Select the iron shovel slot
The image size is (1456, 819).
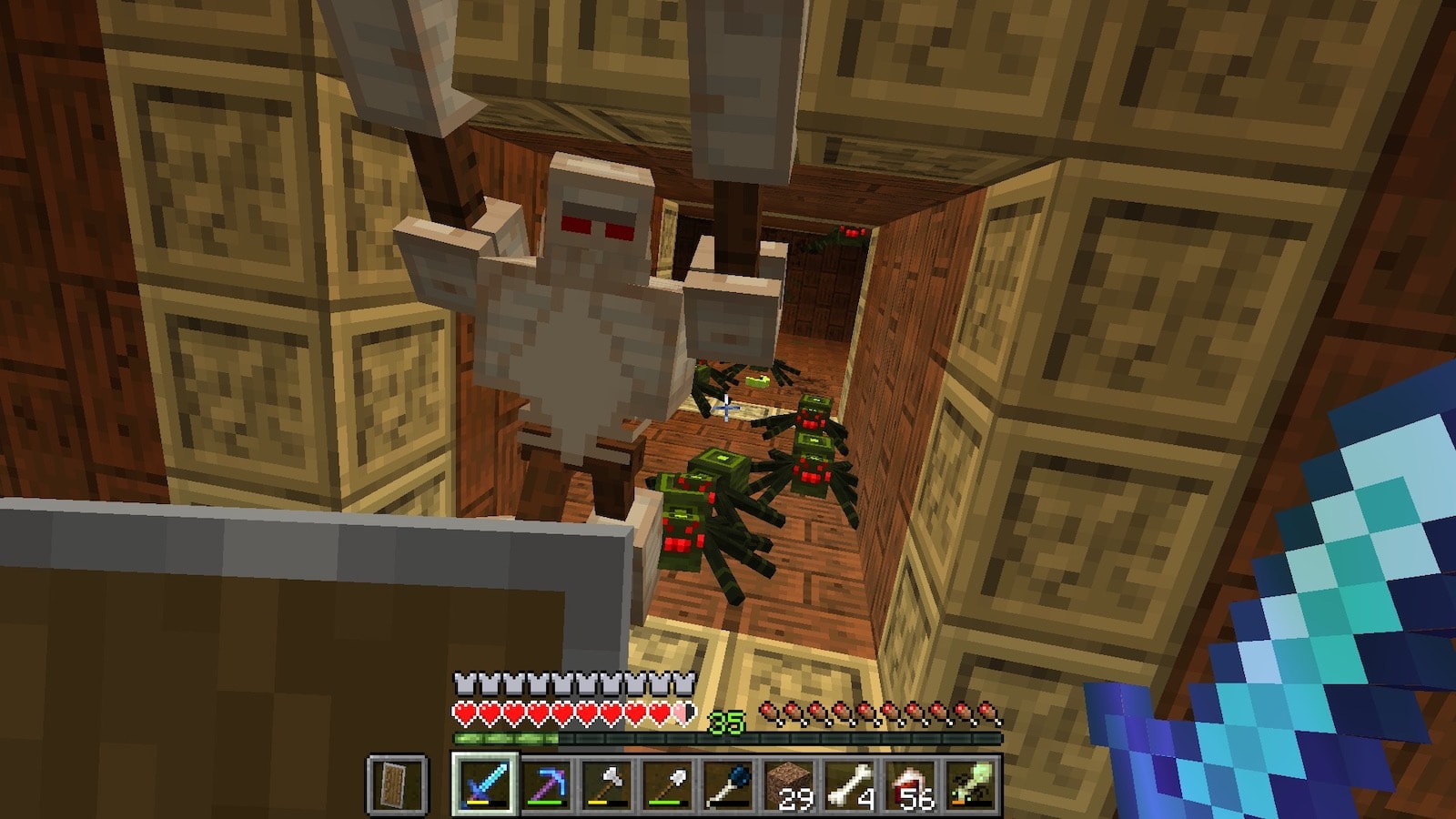[668, 784]
